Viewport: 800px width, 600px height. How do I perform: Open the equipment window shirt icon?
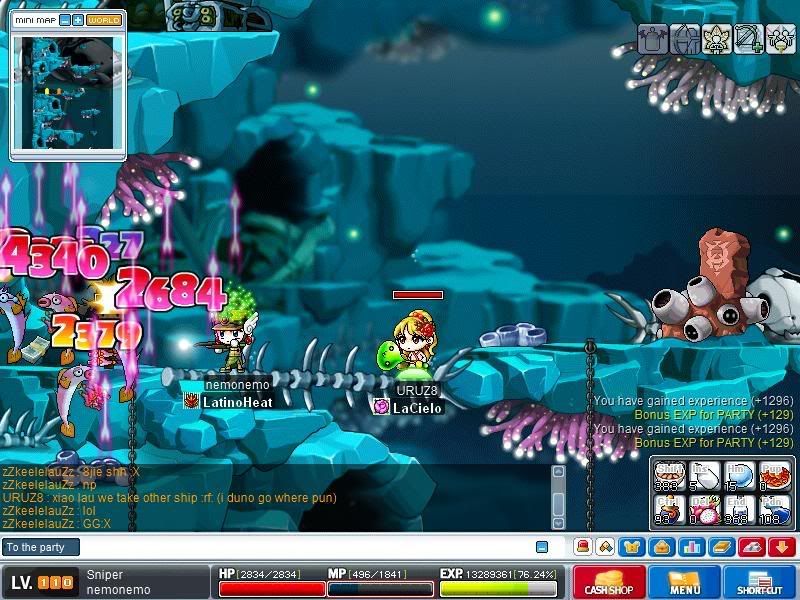click(634, 547)
